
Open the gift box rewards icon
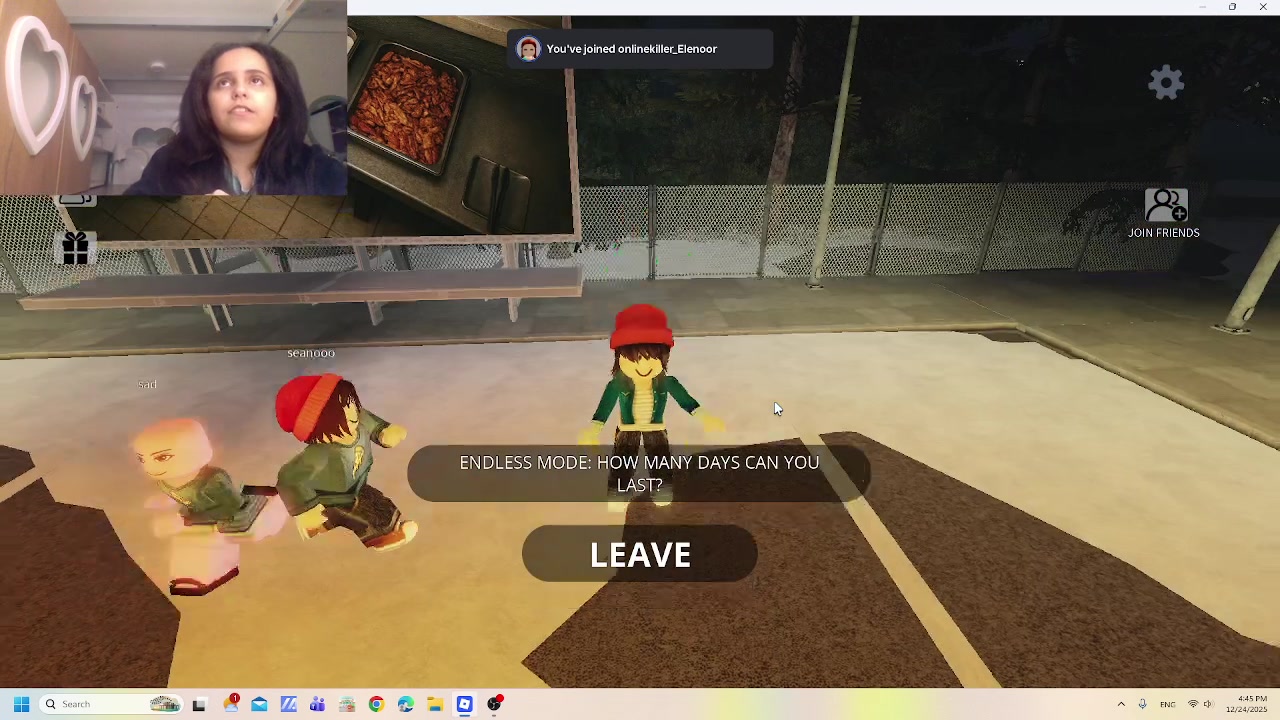click(x=75, y=248)
